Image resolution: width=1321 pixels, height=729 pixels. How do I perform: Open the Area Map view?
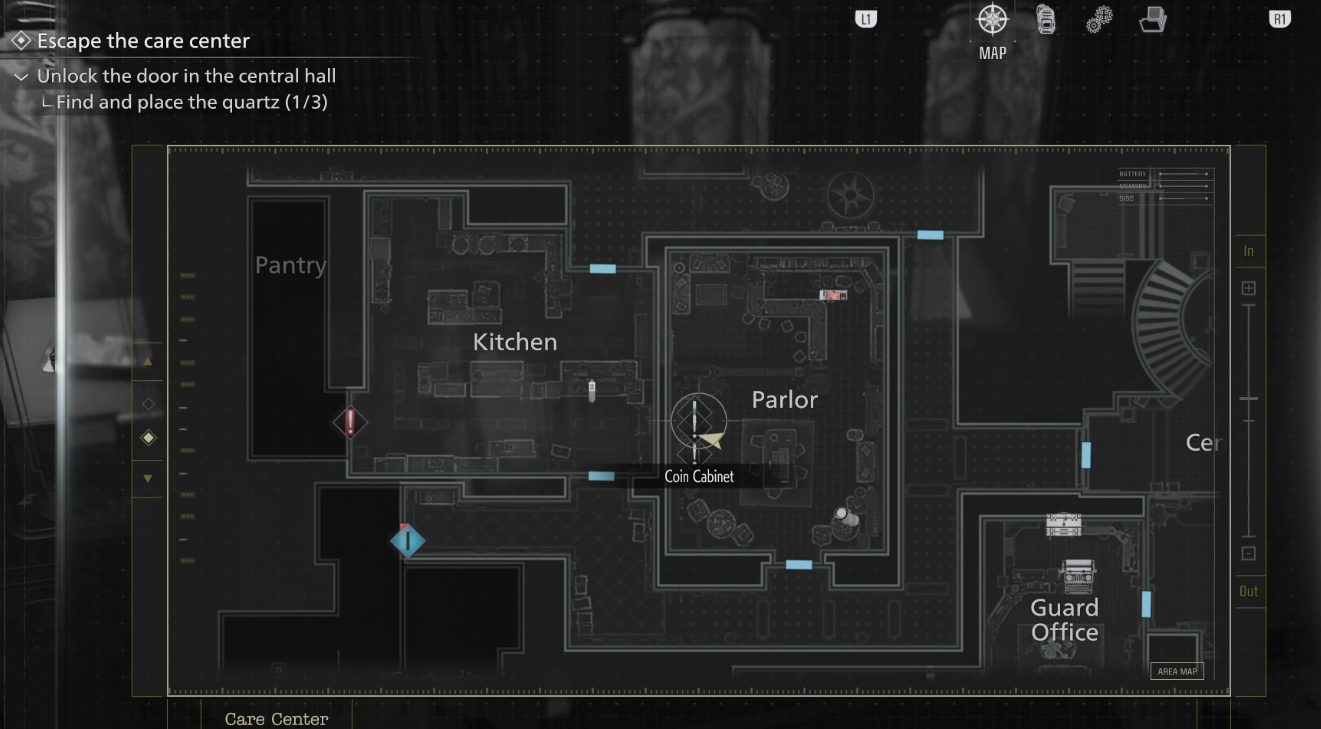[x=1177, y=671]
